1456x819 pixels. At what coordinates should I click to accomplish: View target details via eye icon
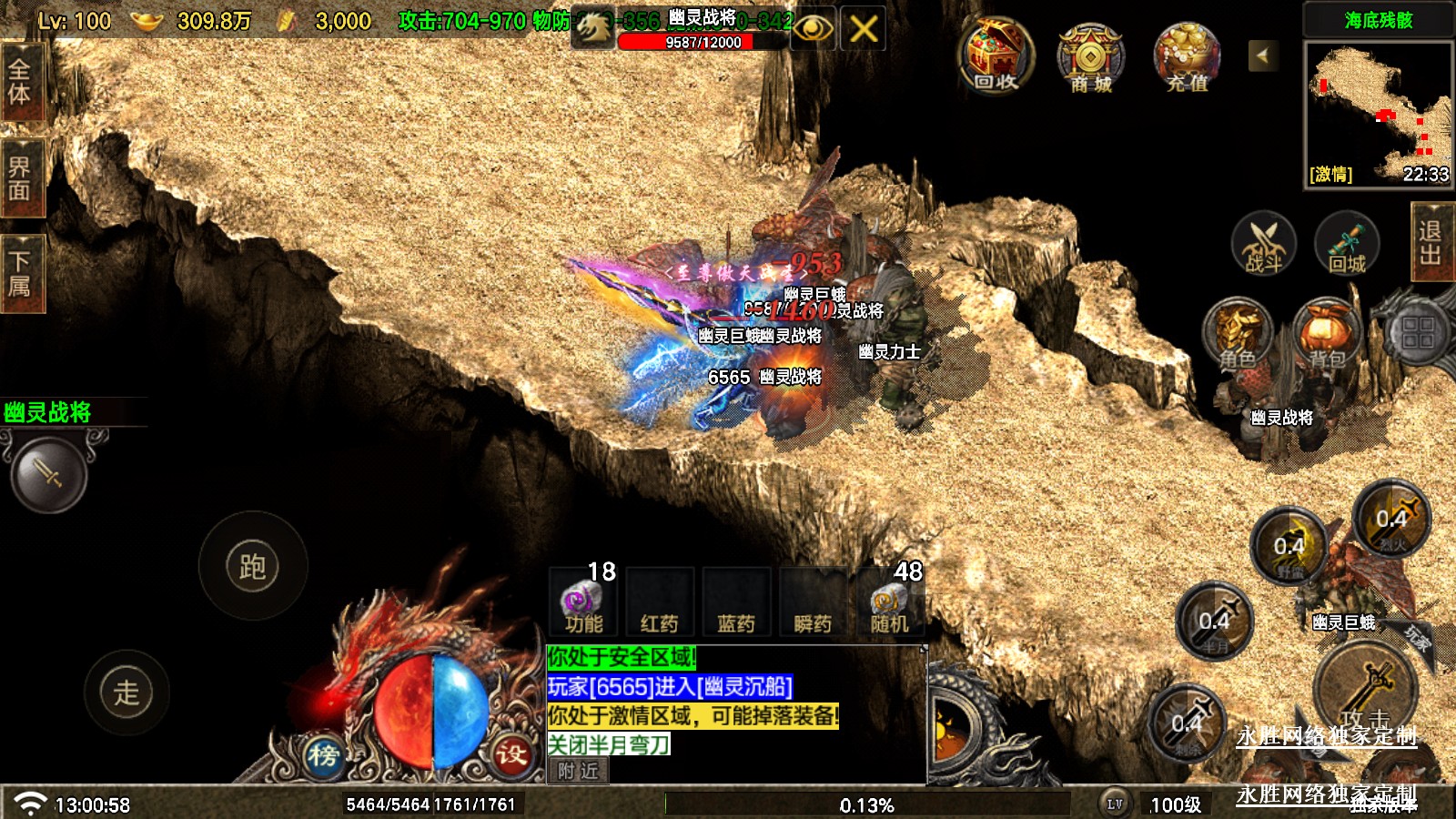[x=813, y=29]
